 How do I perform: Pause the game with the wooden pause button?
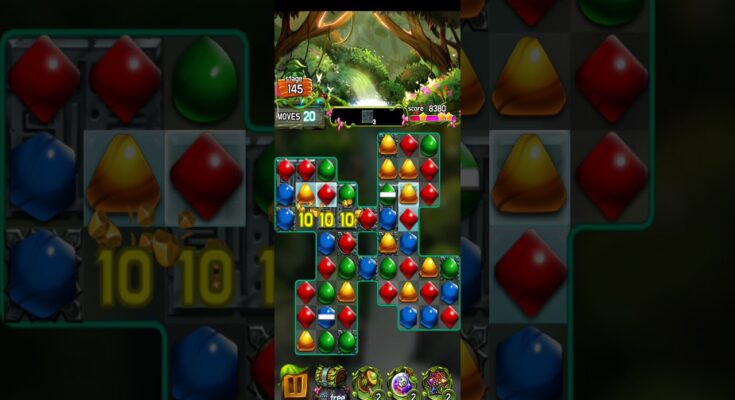294,381
